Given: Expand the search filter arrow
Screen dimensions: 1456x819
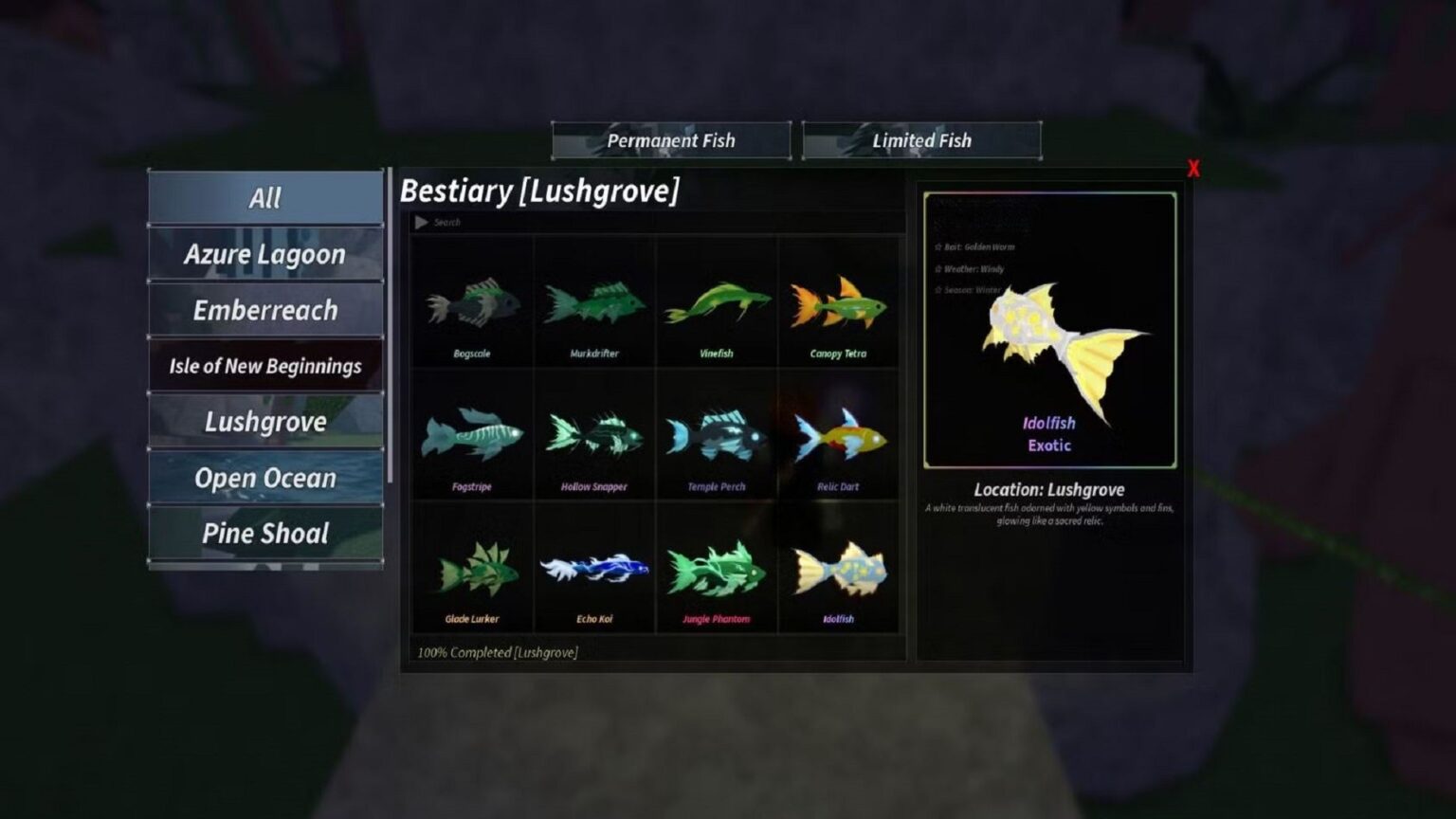Looking at the screenshot, I should tap(420, 222).
